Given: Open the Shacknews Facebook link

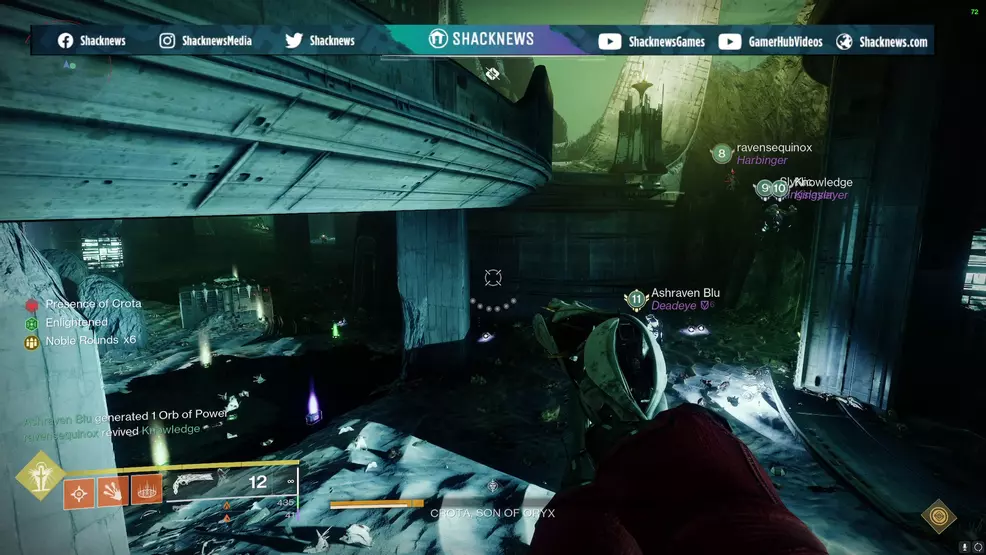Looking at the screenshot, I should coord(94,41).
